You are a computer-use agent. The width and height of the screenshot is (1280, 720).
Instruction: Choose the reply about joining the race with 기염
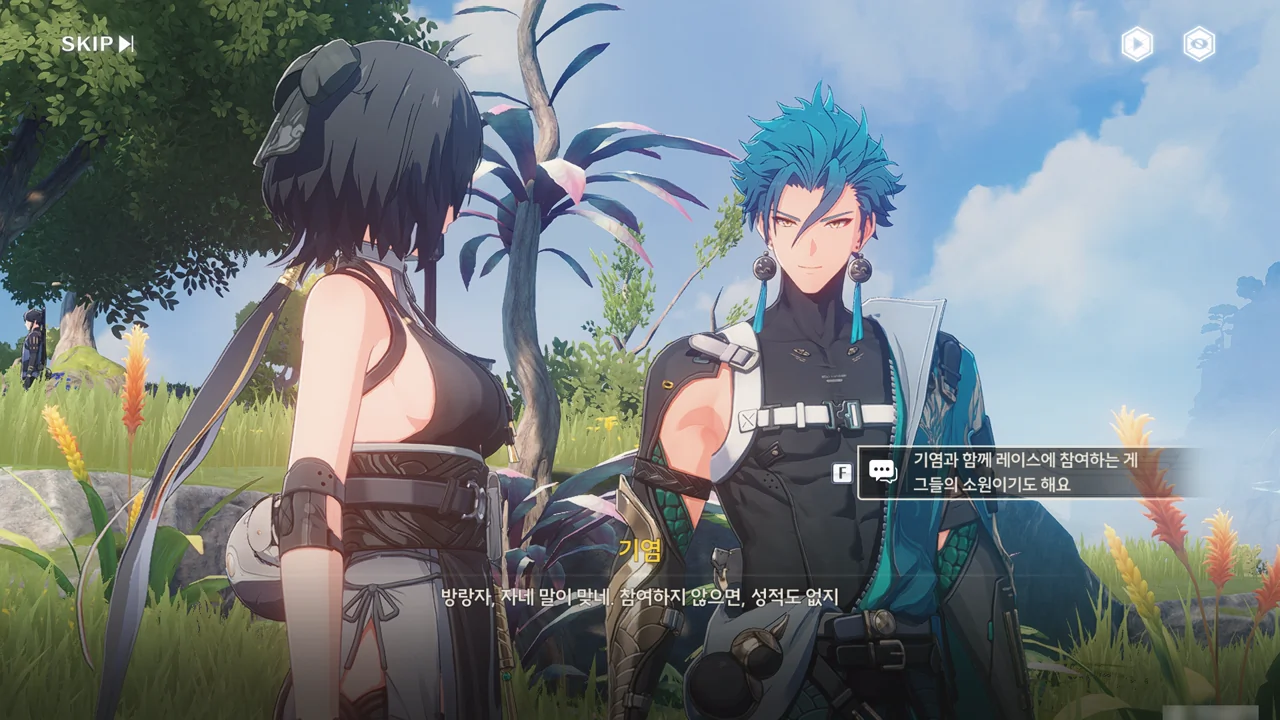tap(1025, 472)
